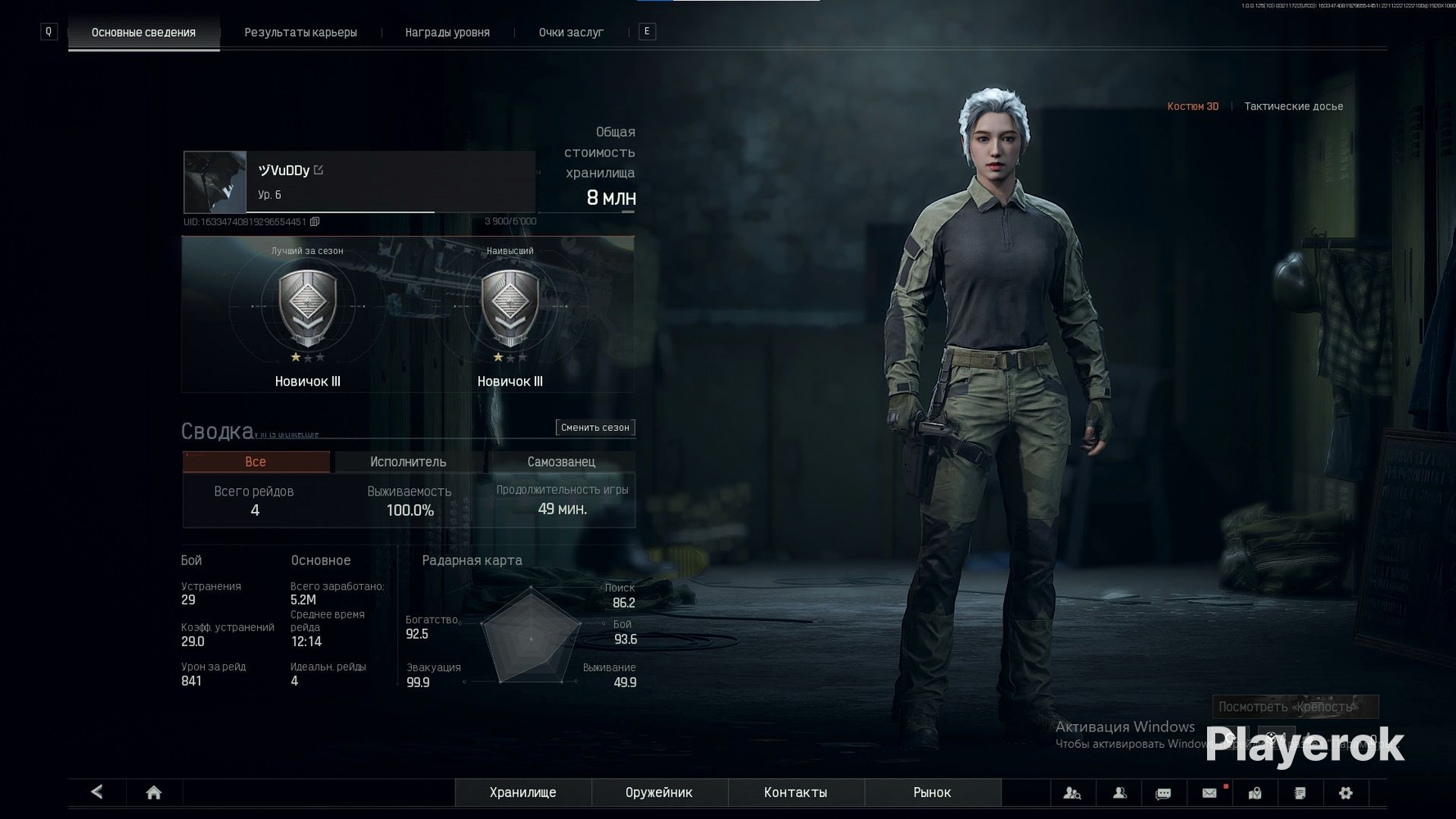Choose the Все summary filter
The width and height of the screenshot is (1456, 819).
click(x=255, y=462)
